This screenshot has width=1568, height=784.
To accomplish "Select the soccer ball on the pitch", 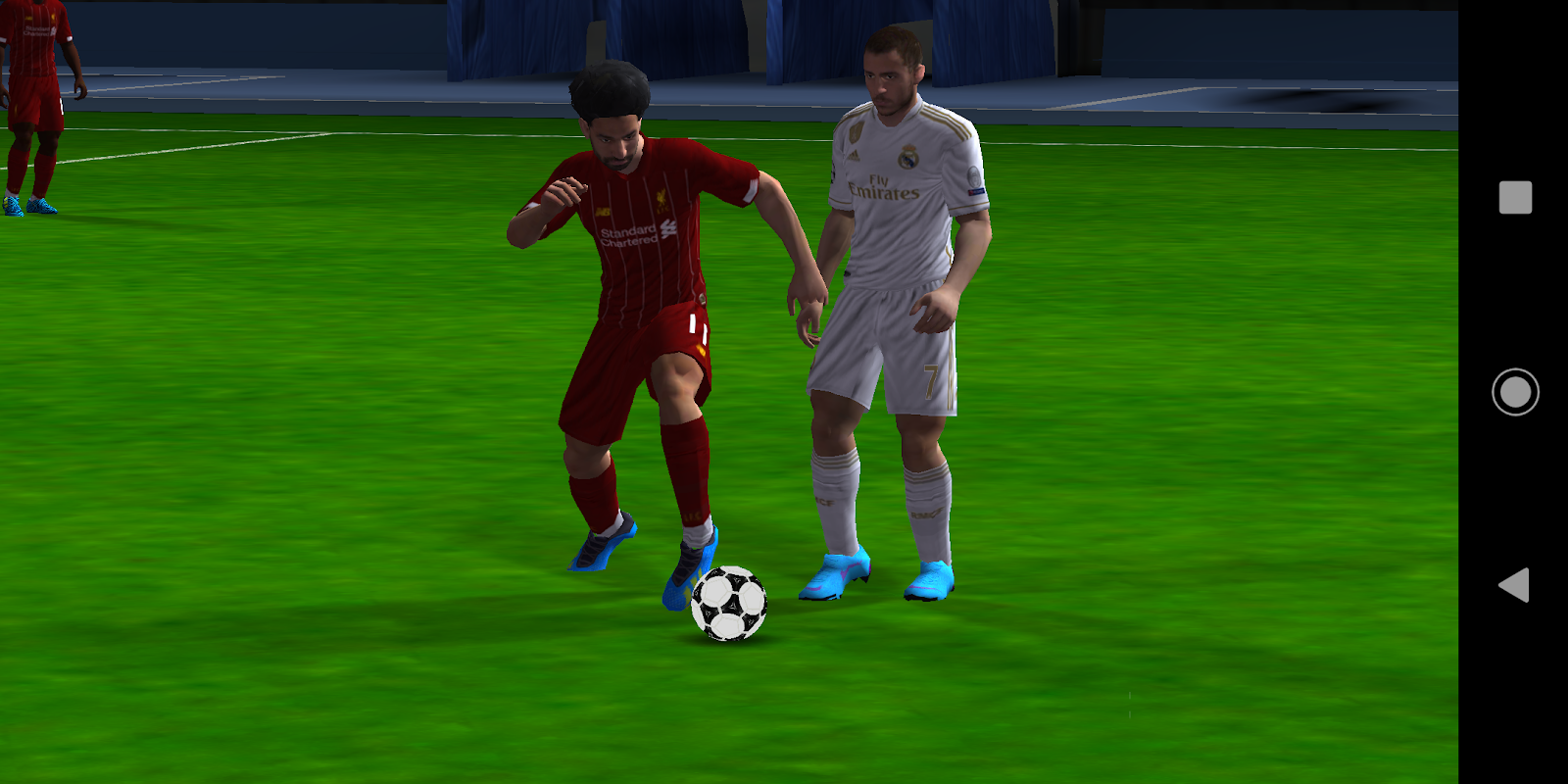I will 730,607.
